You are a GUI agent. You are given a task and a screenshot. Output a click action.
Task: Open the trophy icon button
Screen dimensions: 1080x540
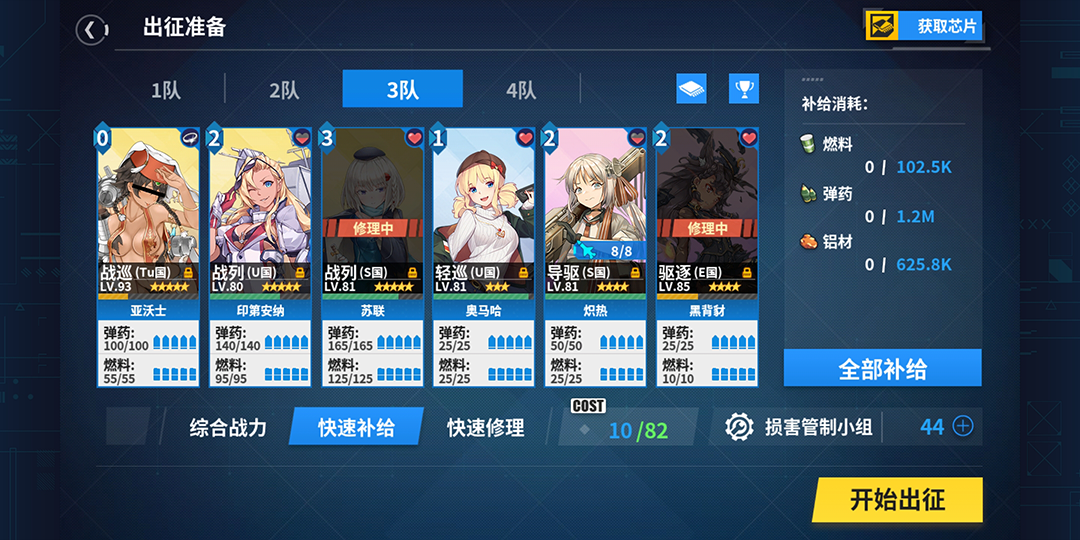pos(743,89)
